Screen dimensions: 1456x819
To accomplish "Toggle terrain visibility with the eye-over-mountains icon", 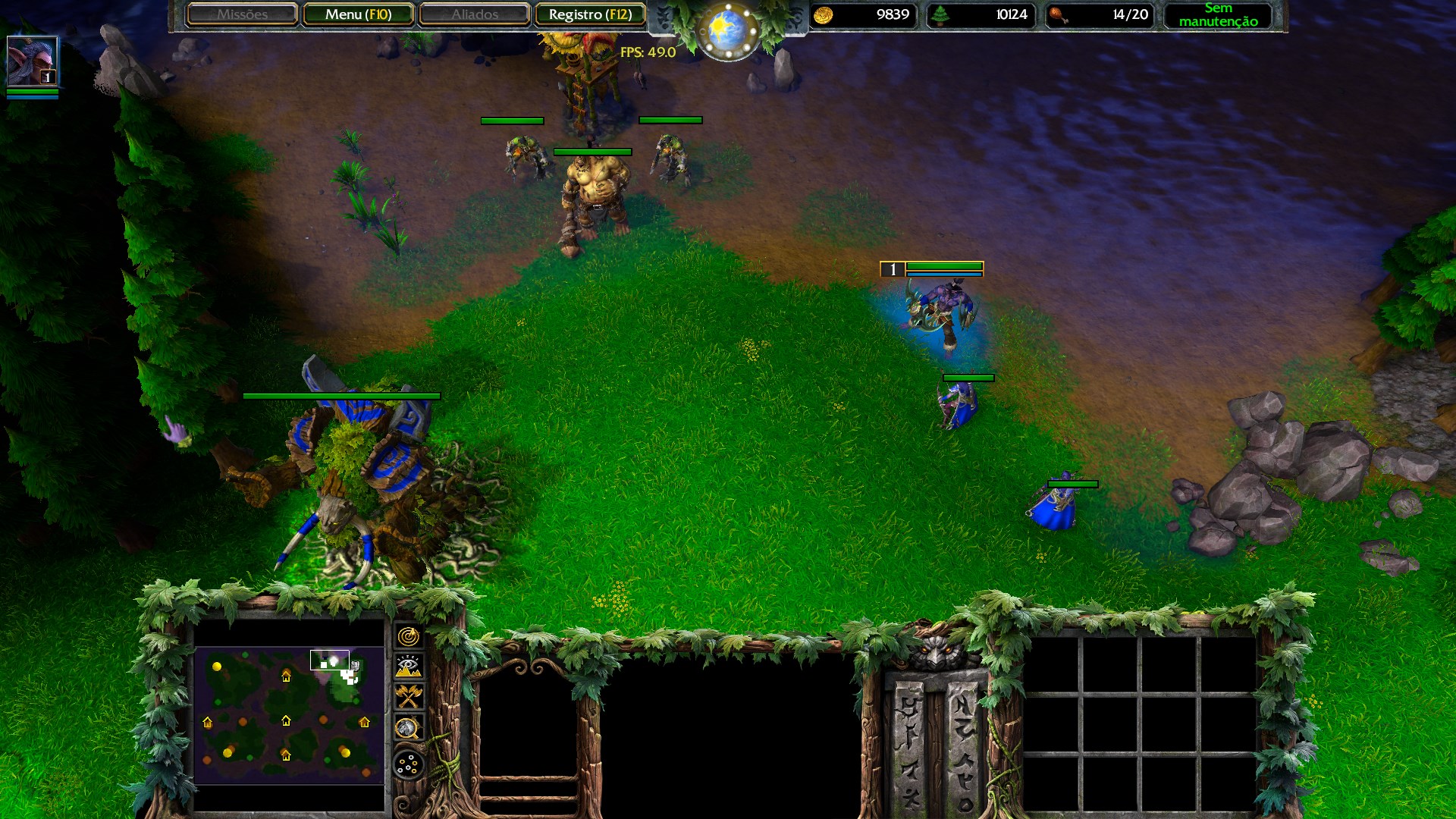I will pos(409,665).
